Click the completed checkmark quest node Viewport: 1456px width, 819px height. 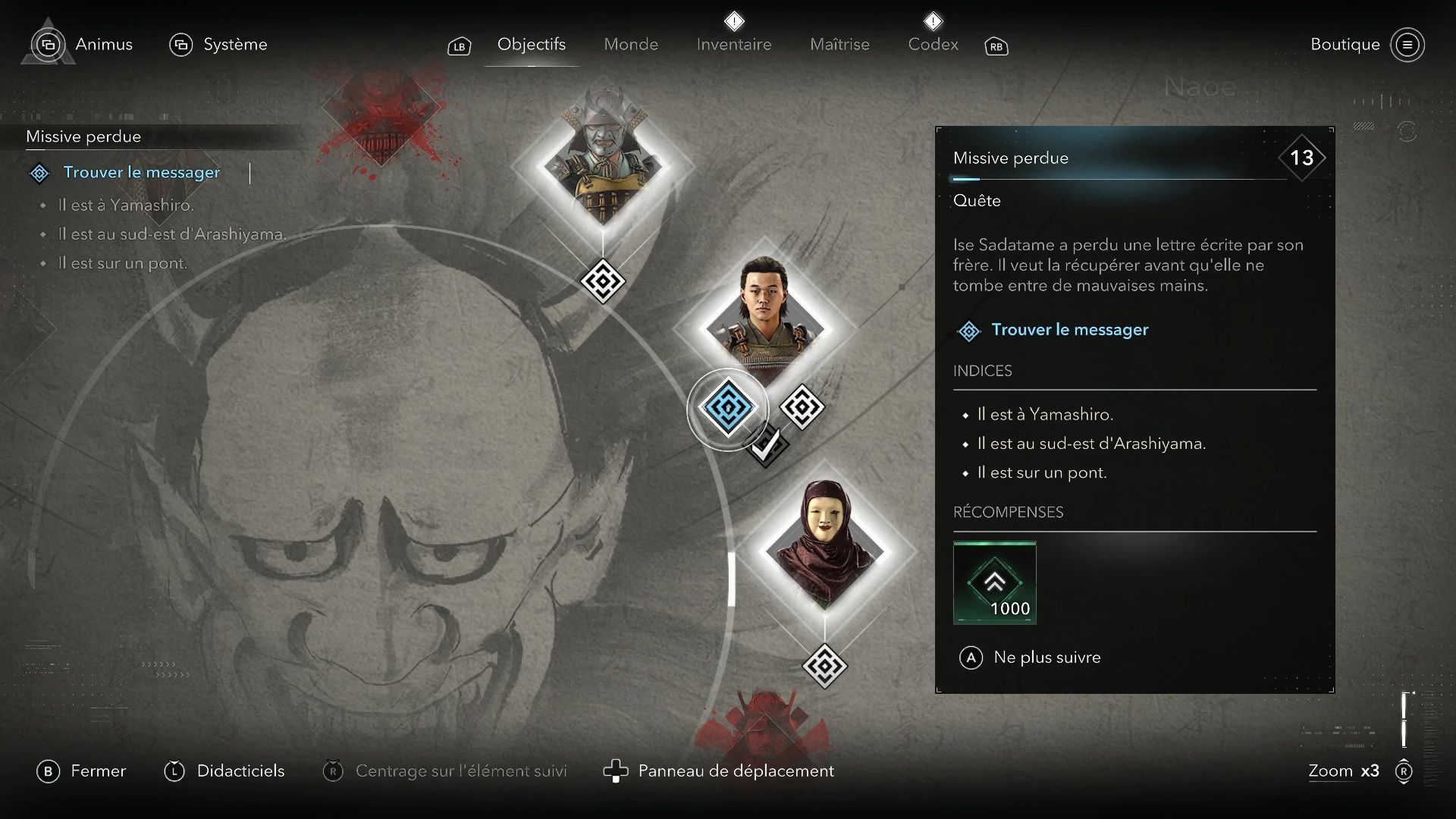pos(767,447)
